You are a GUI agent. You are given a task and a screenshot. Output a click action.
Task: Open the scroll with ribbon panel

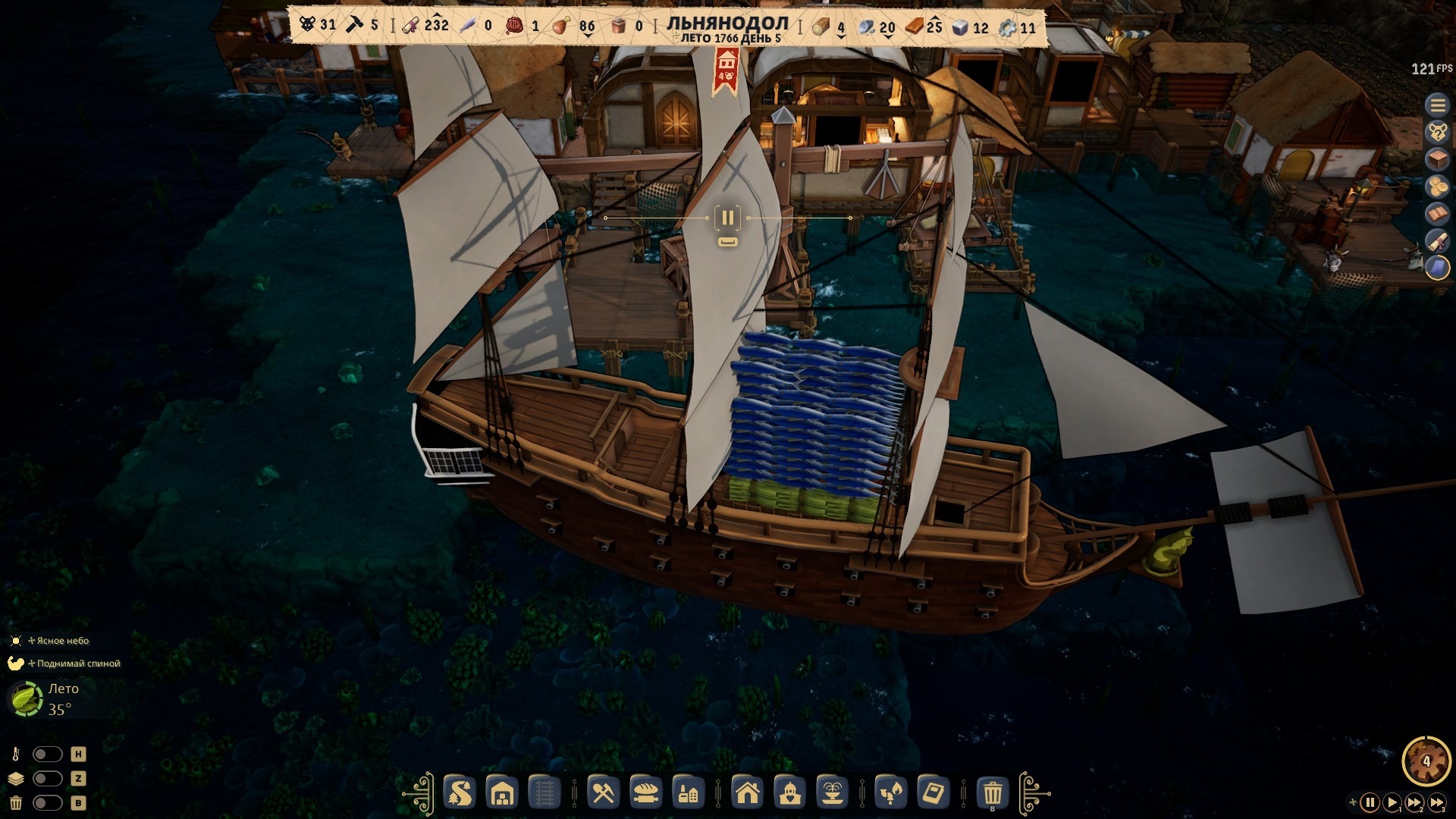click(x=1437, y=241)
